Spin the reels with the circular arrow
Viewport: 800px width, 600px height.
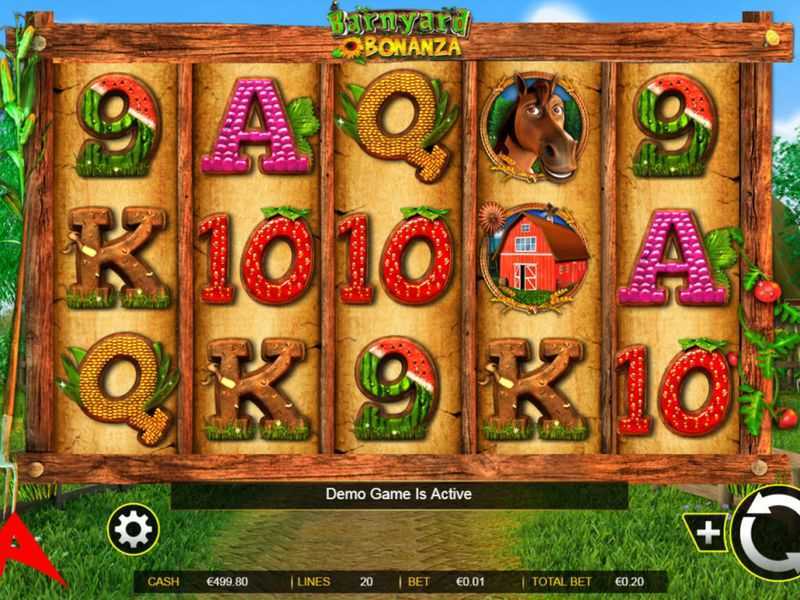(x=770, y=530)
